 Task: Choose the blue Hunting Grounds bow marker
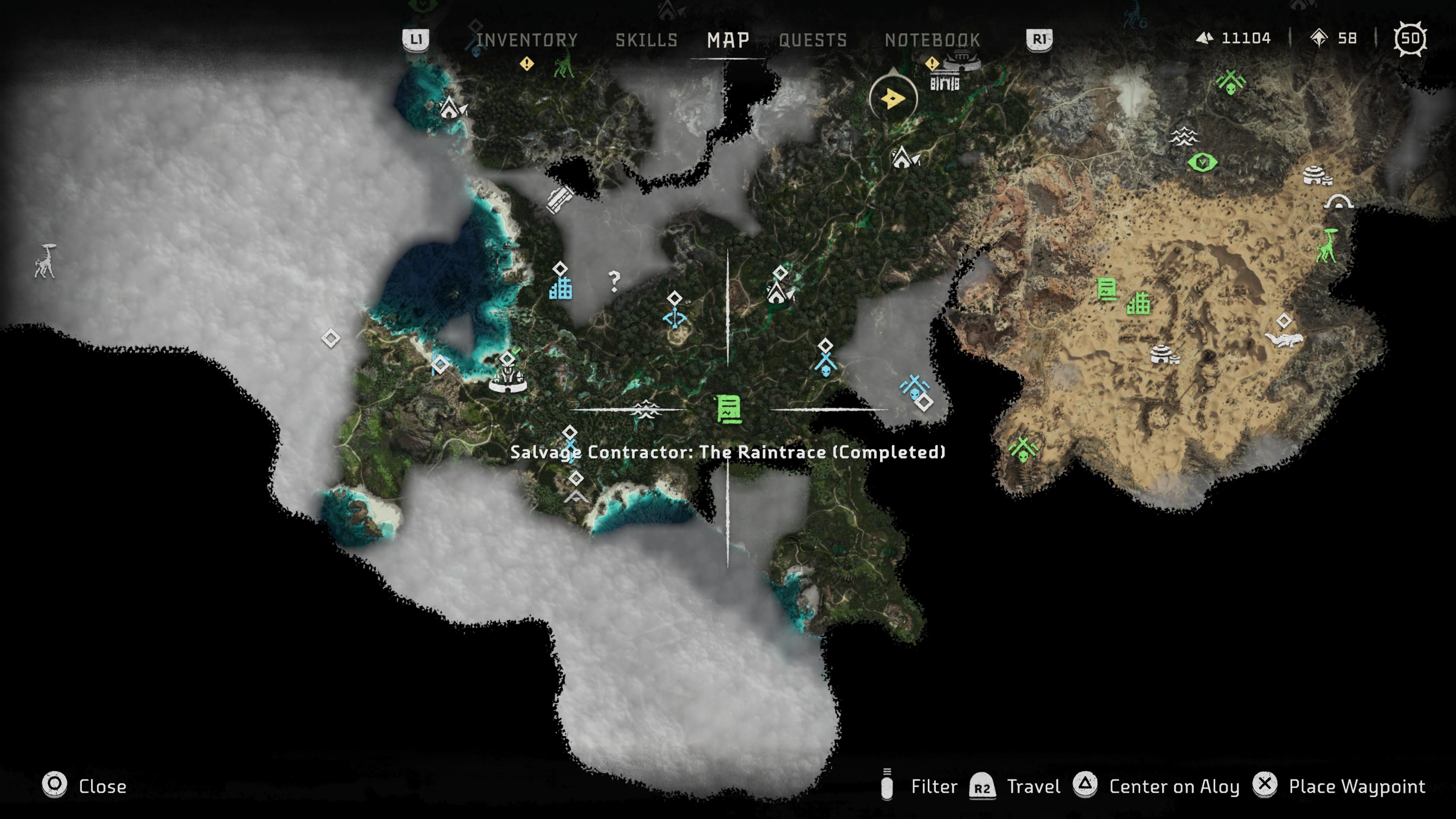pos(674,318)
